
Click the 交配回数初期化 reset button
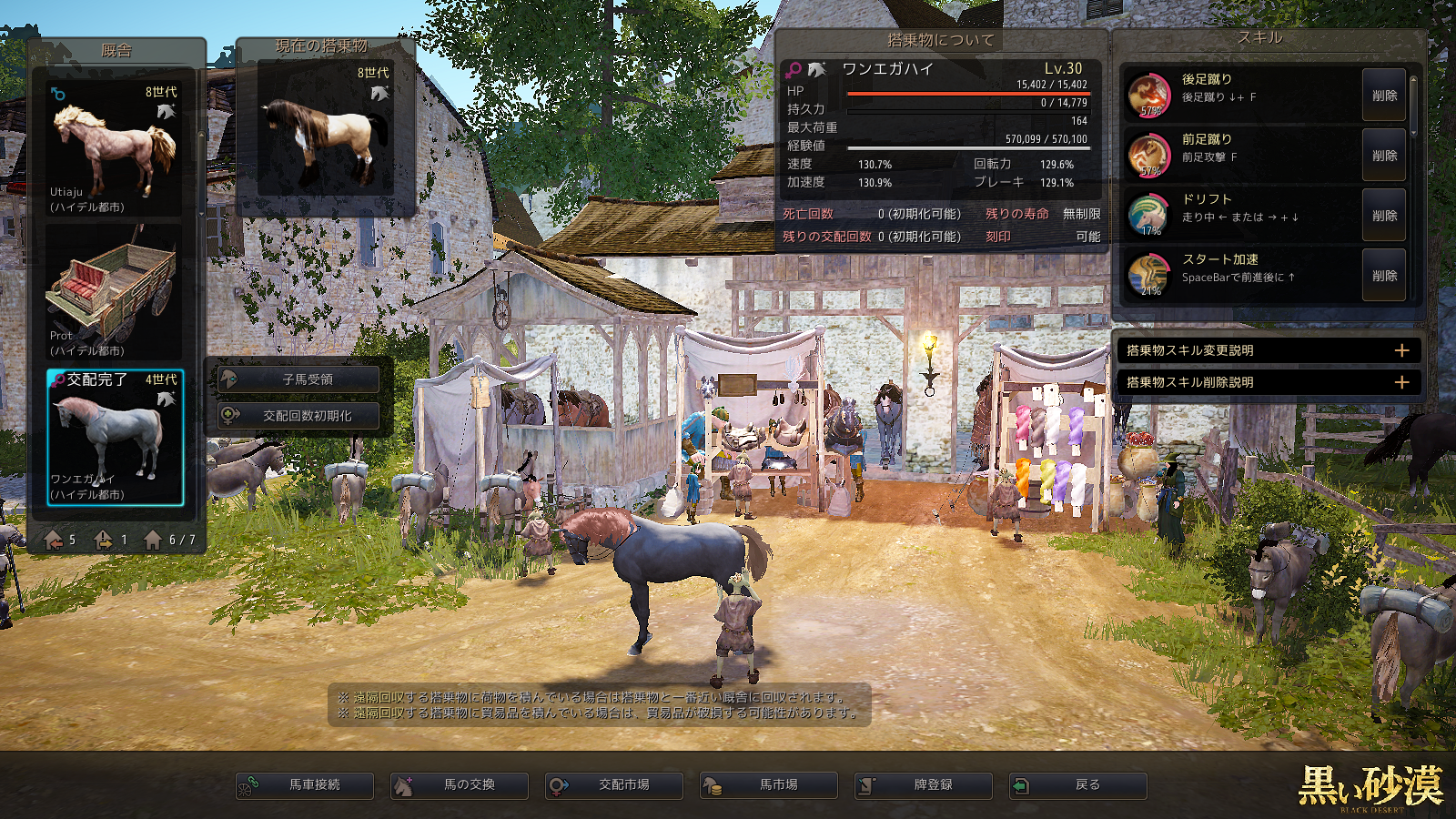pos(299,416)
